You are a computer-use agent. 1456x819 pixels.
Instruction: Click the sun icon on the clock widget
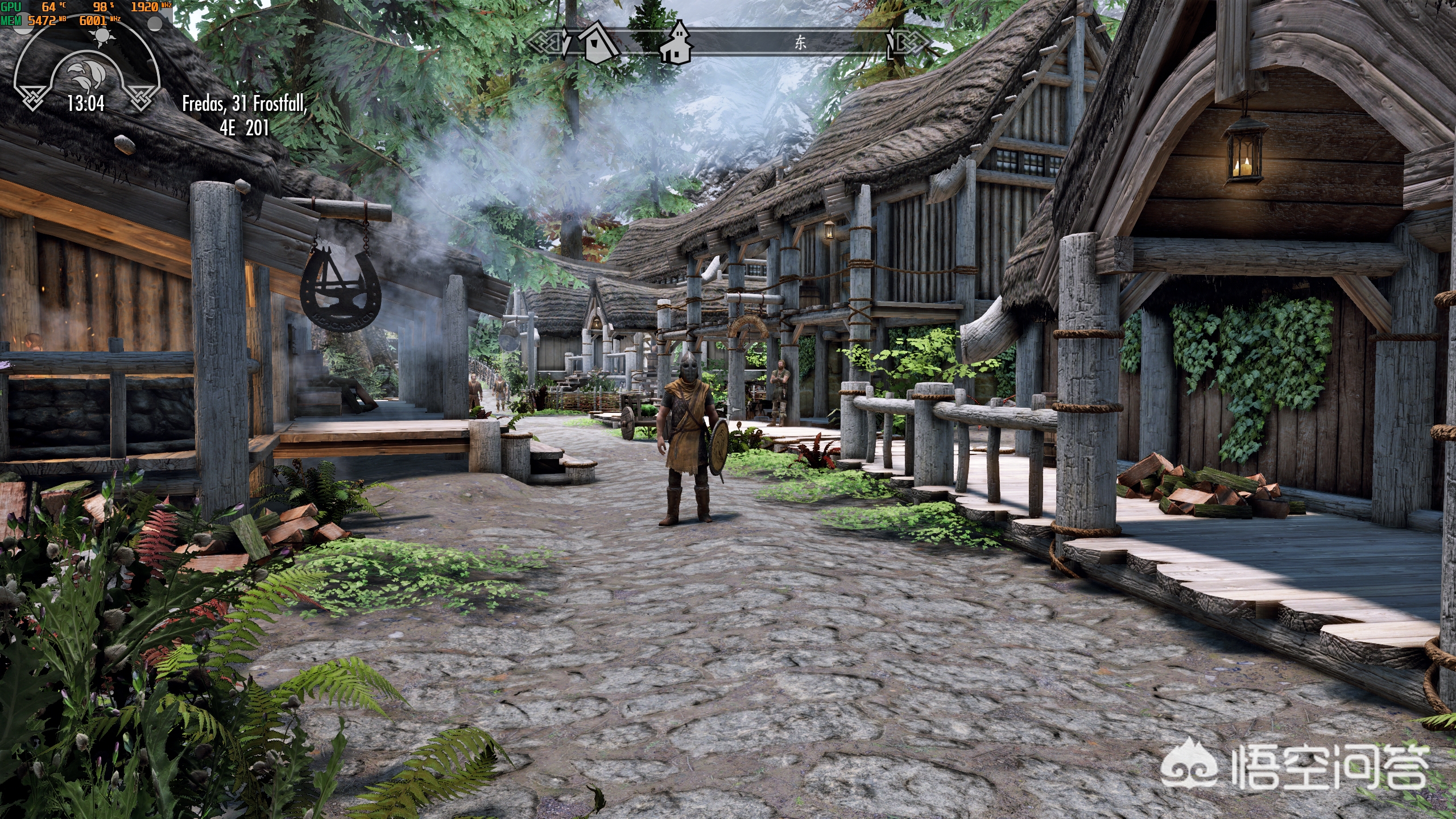point(102,36)
